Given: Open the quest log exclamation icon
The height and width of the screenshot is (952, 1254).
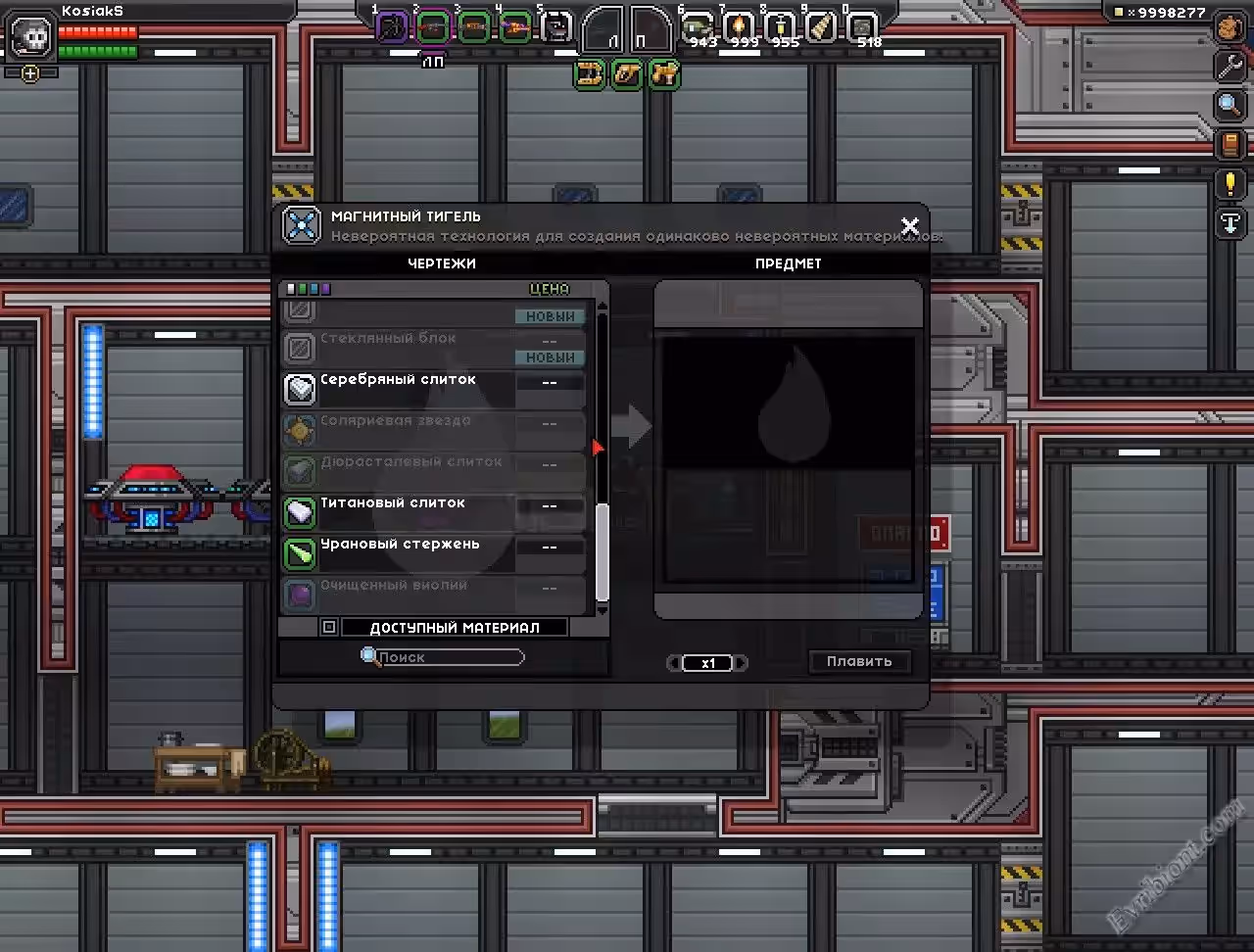Looking at the screenshot, I should [x=1230, y=183].
